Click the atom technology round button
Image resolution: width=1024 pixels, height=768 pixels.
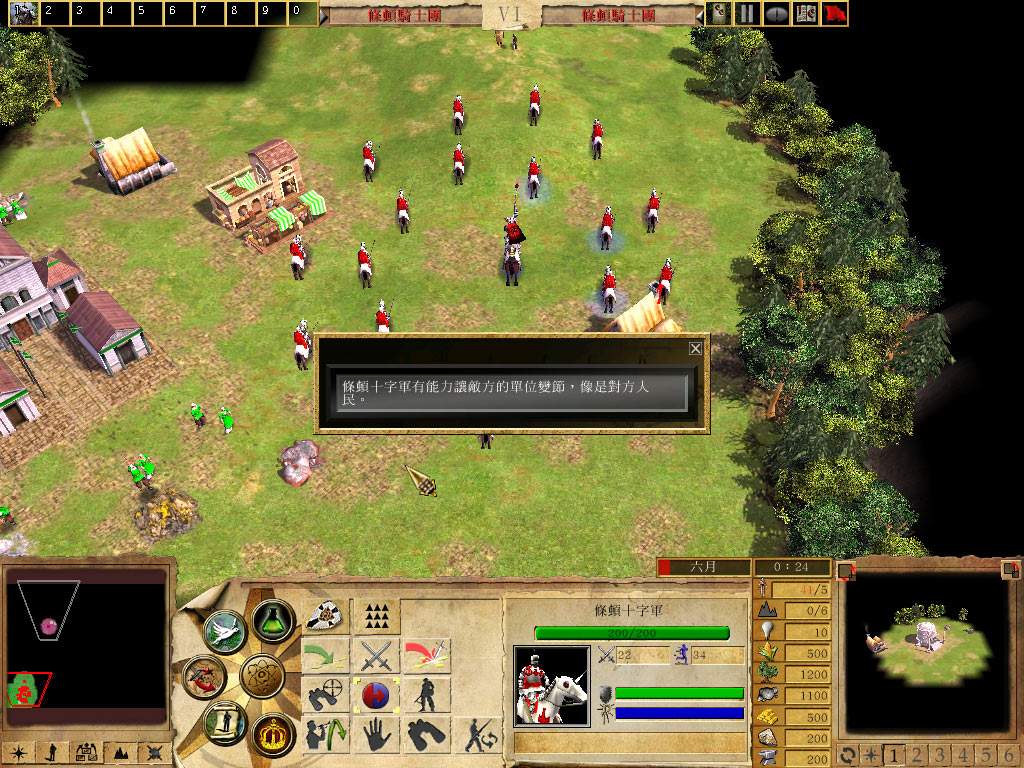tap(263, 677)
